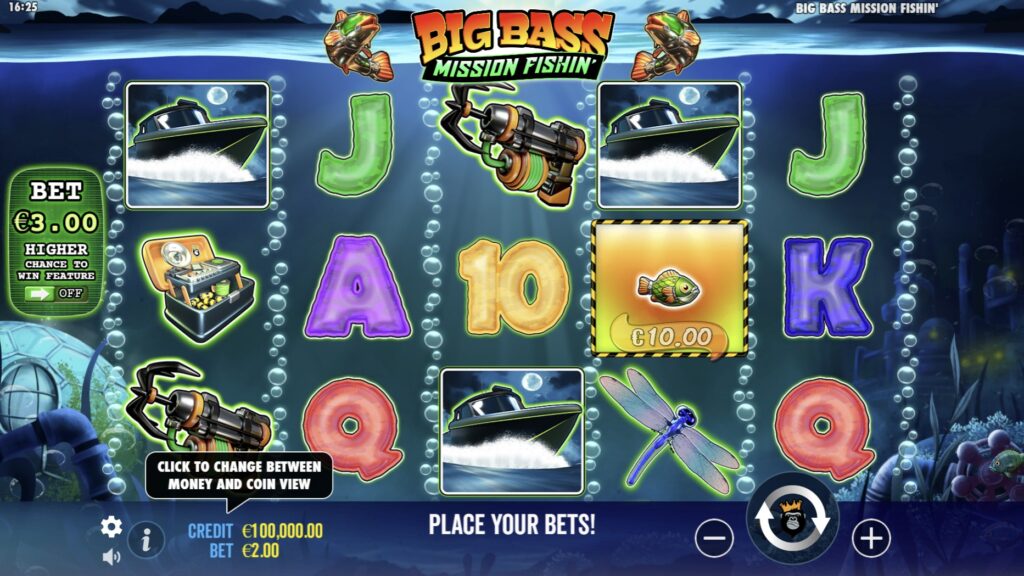Open settings via the gear icon
Screen dimensions: 1024x576
[x=111, y=527]
